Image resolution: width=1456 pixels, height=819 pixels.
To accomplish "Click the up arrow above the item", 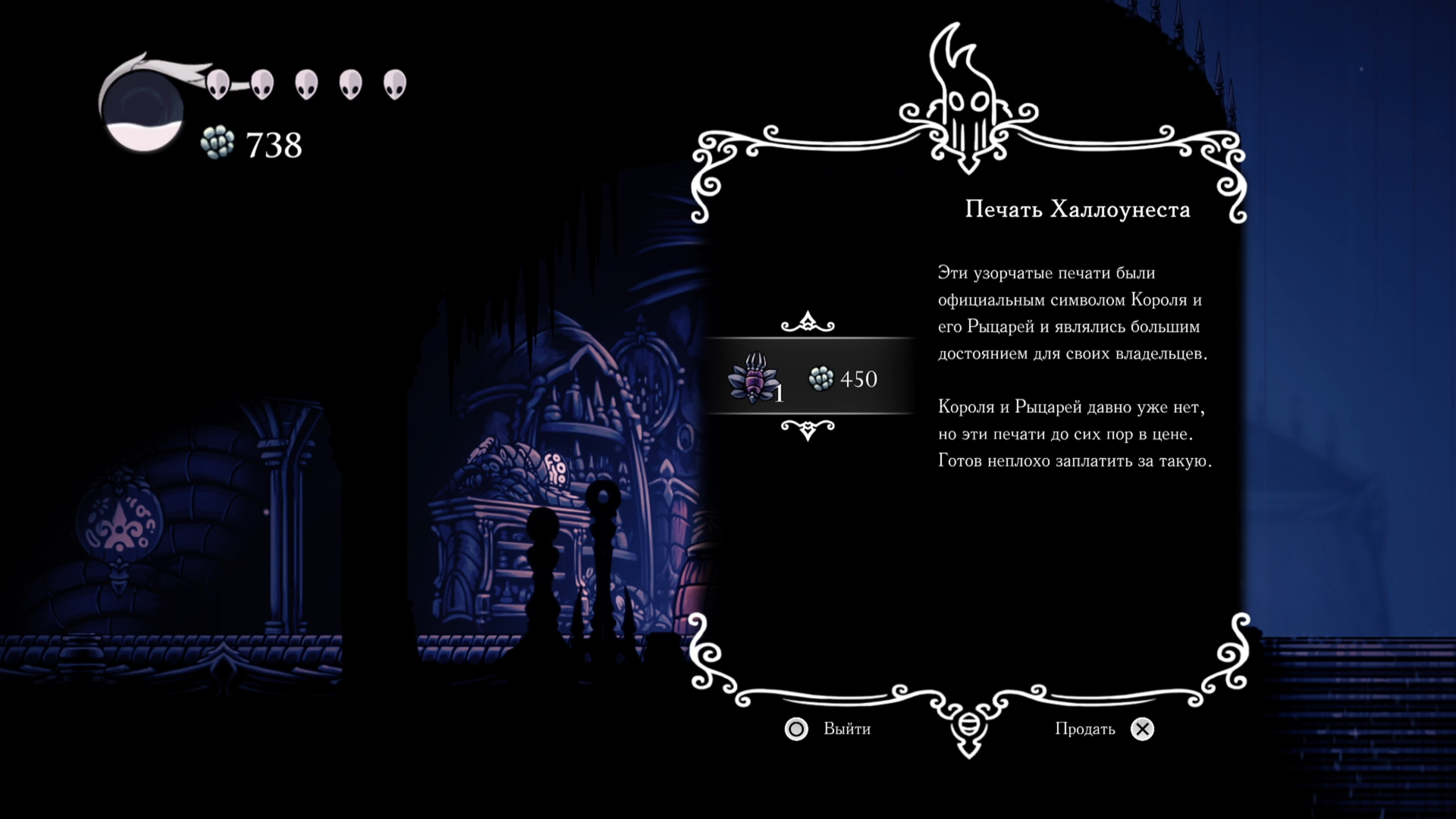I will tap(808, 322).
